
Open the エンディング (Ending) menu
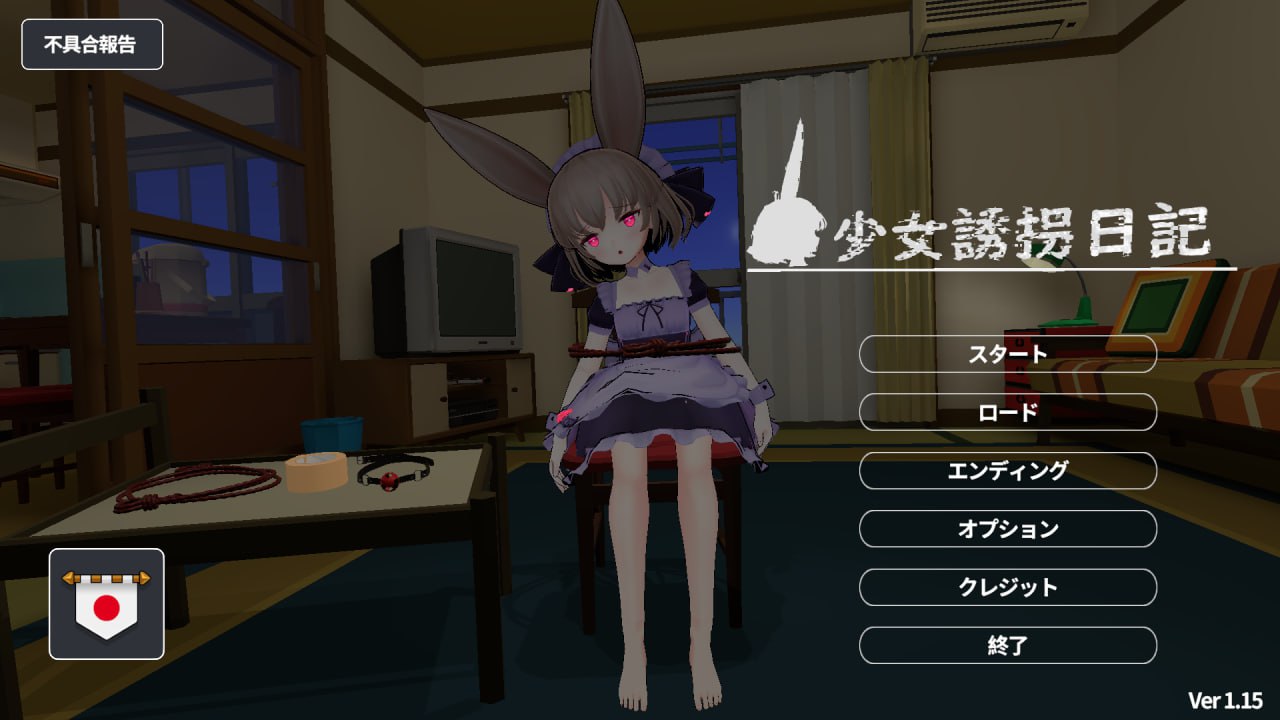(1007, 471)
